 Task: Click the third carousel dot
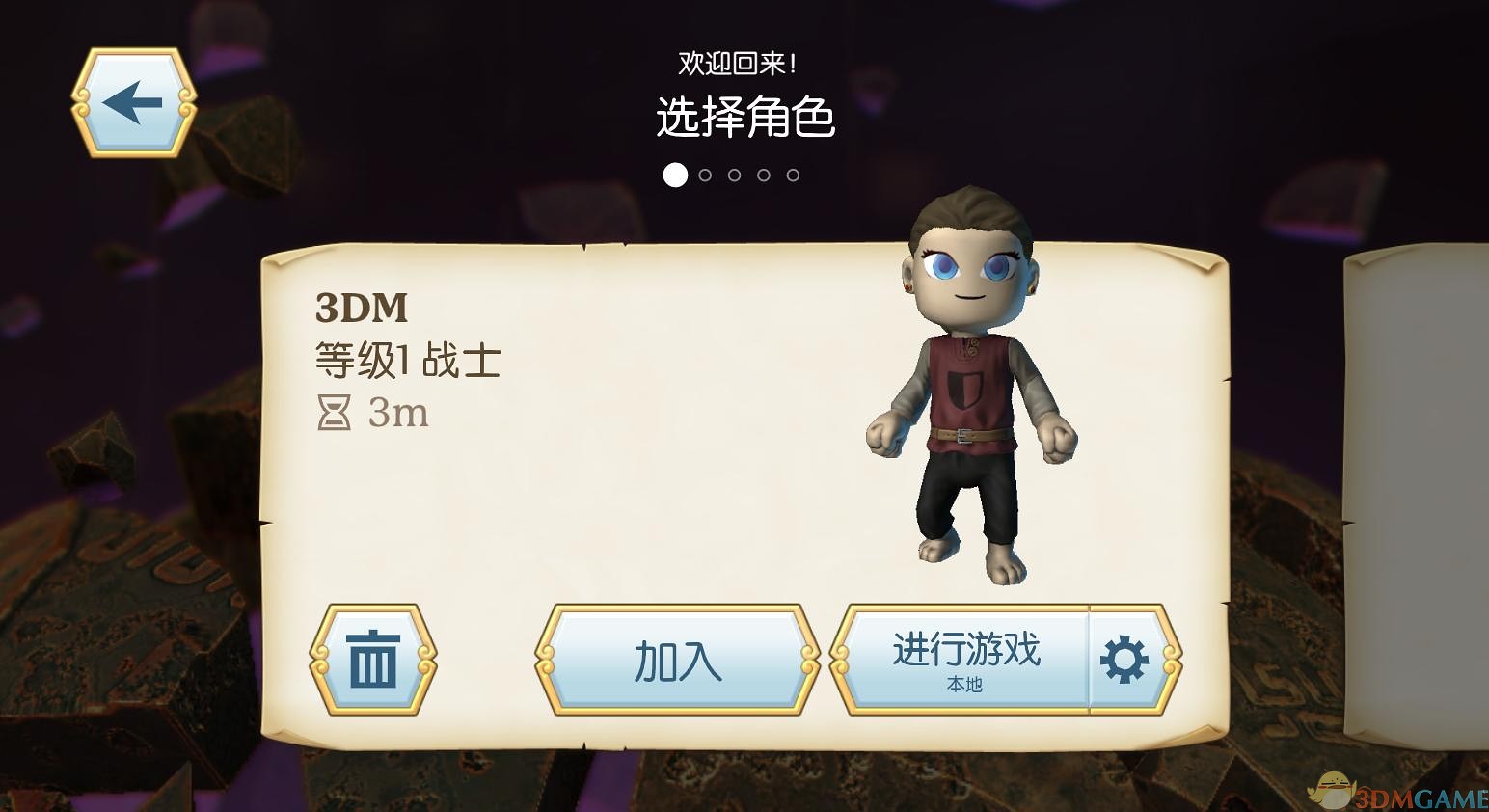point(736,176)
